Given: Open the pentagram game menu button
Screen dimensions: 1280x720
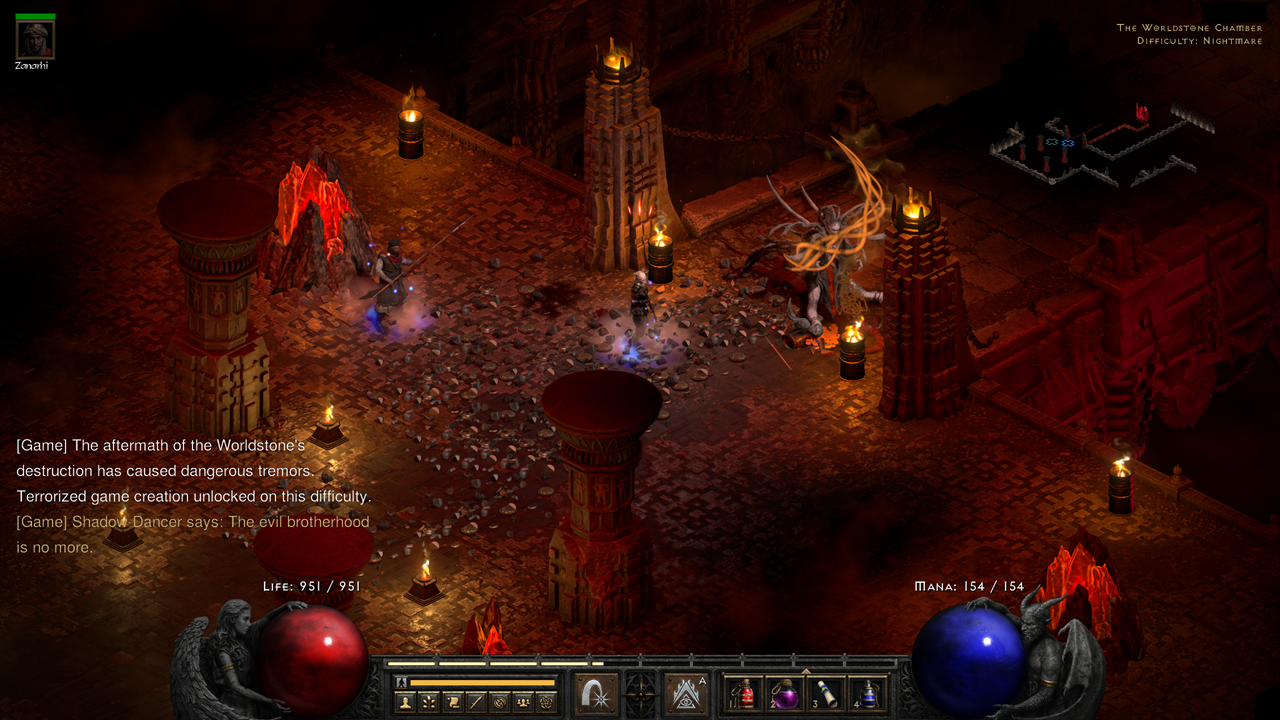Looking at the screenshot, I should pos(544,702).
